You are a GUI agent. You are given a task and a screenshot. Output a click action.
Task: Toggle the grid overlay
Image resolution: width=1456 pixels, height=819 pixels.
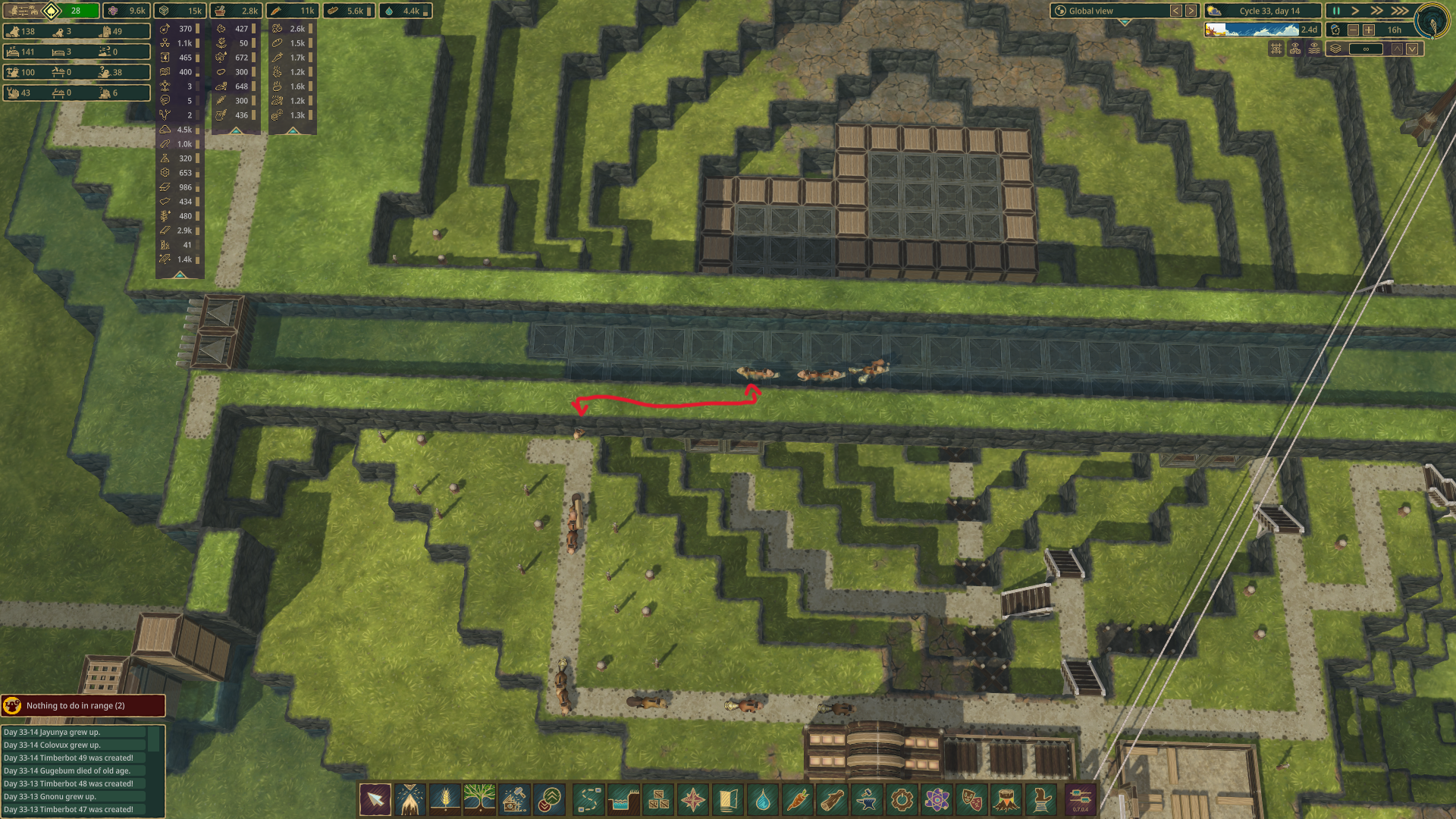1276,48
